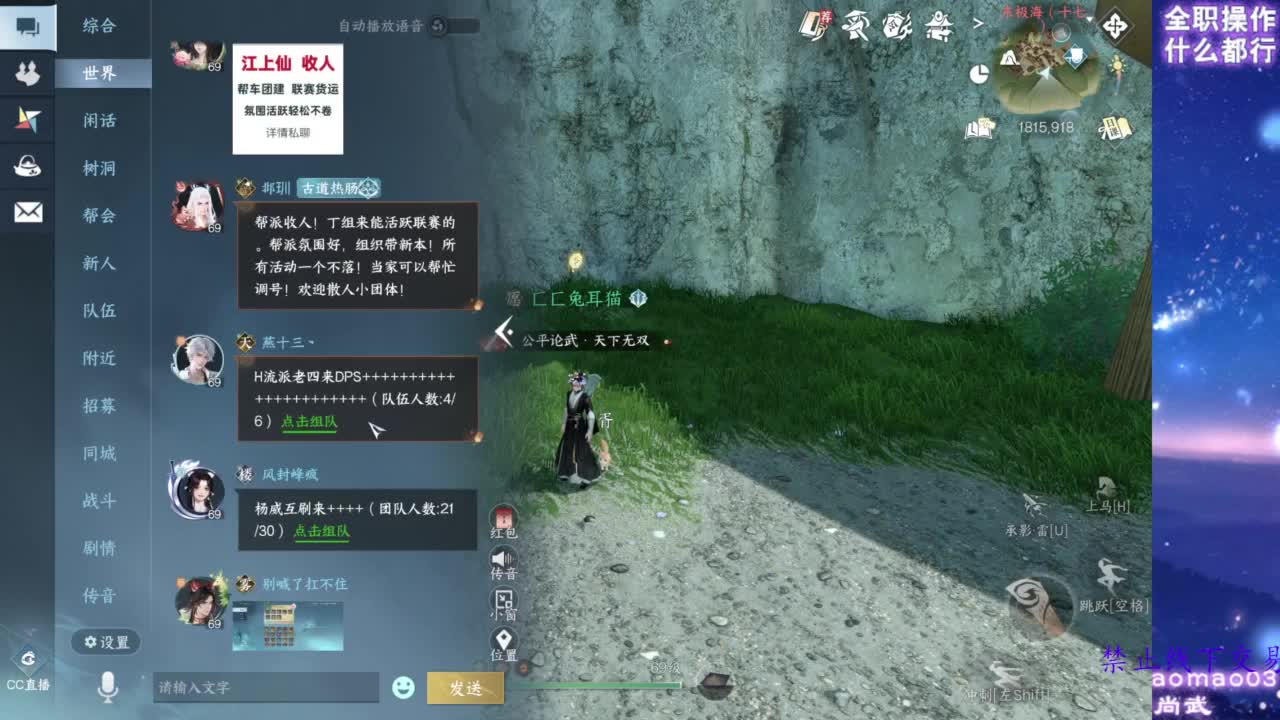Open the mail icon in left sidebar

tap(27, 212)
